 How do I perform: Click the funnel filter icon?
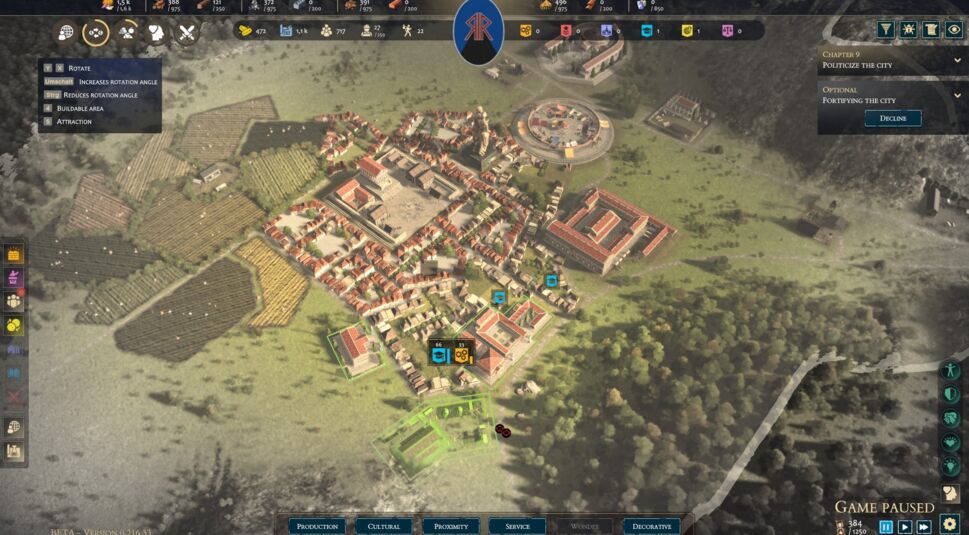pos(885,30)
